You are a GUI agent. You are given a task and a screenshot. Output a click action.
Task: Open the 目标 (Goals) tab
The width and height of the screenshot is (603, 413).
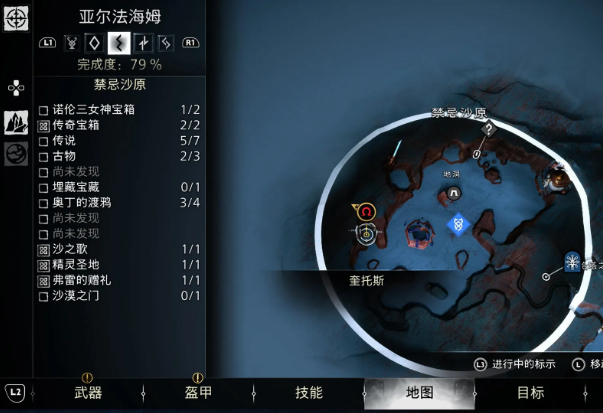pos(531,393)
